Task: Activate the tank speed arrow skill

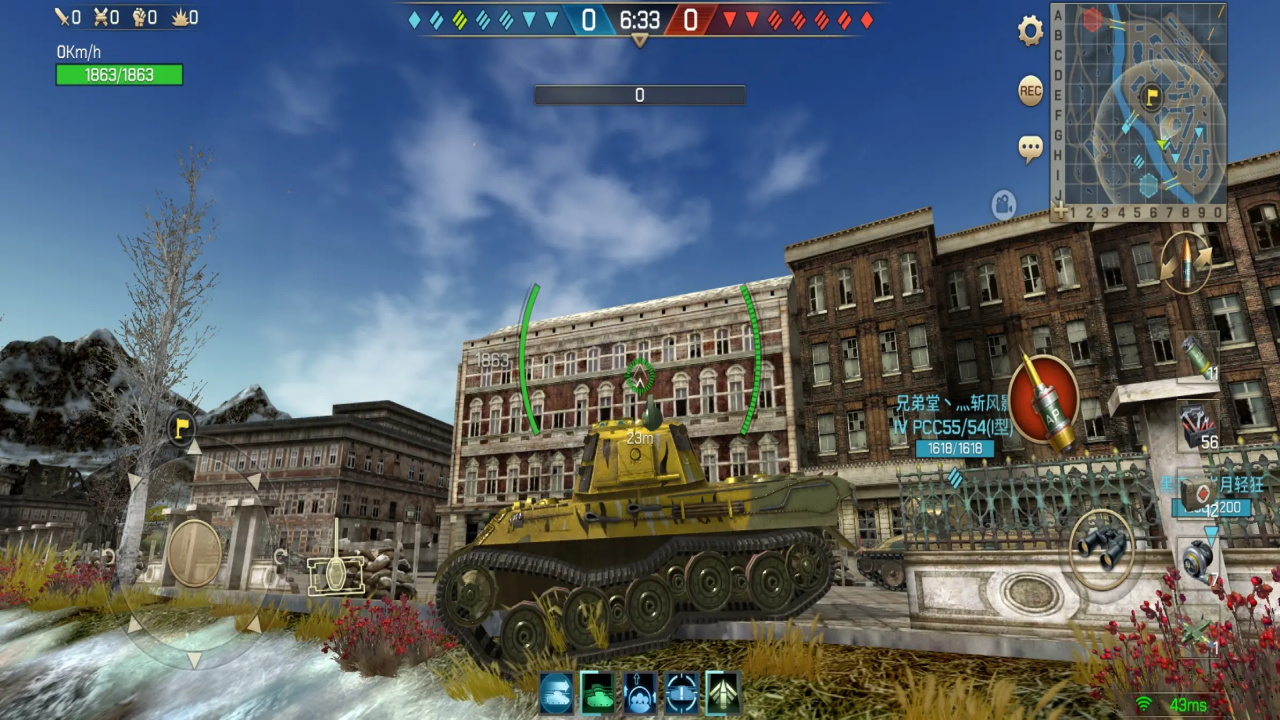Action: coord(556,692)
